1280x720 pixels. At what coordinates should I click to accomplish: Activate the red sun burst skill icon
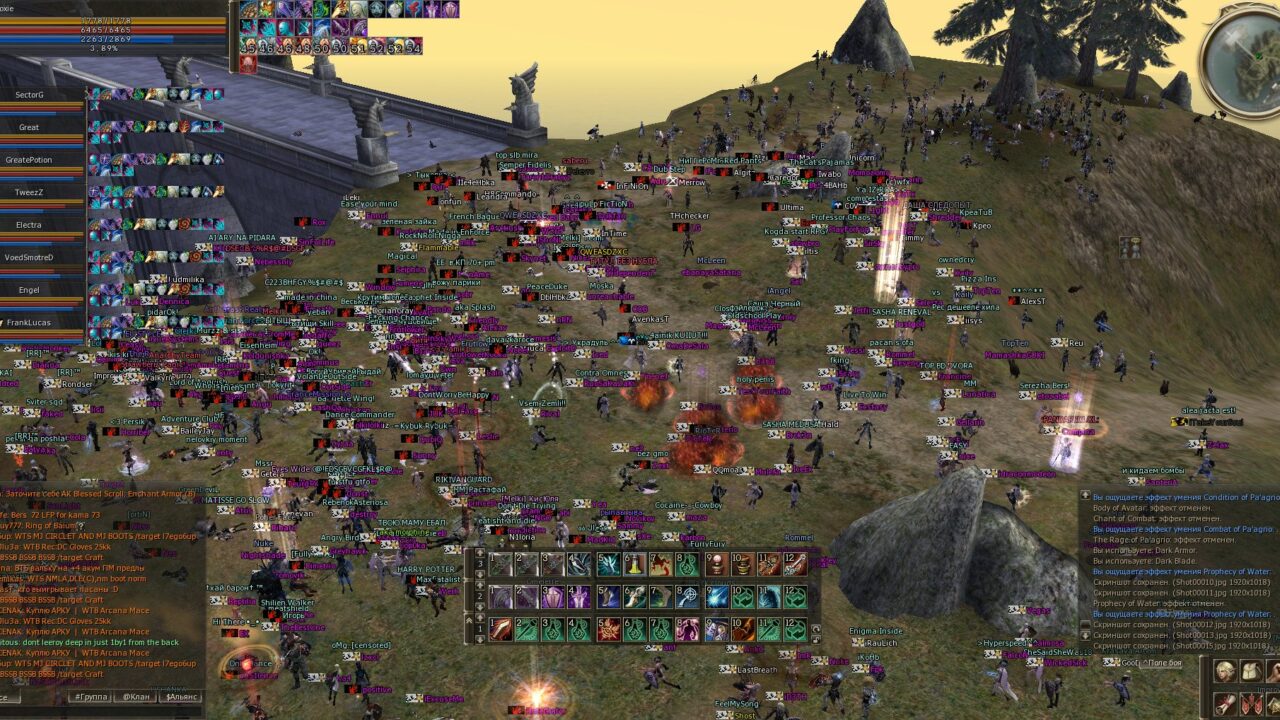(609, 630)
